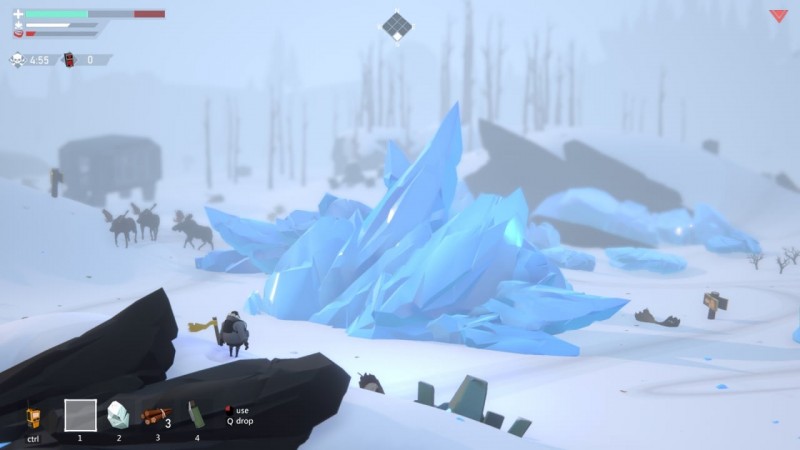Open the red triangle dropdown marker
Image resolution: width=800 pixels, height=450 pixels.
778,16
